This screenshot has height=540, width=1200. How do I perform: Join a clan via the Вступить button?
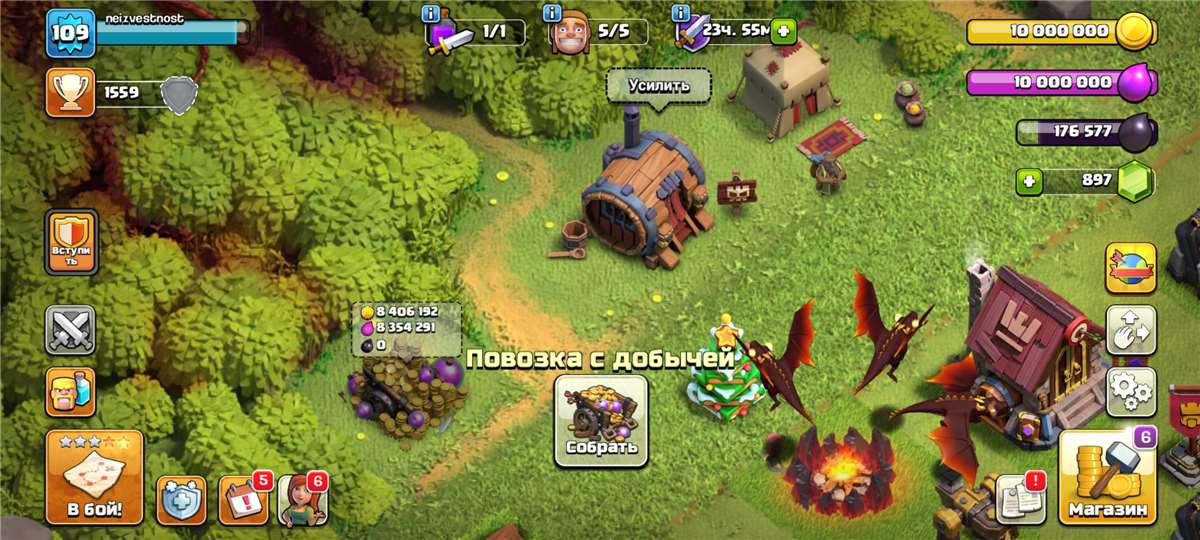71,241
